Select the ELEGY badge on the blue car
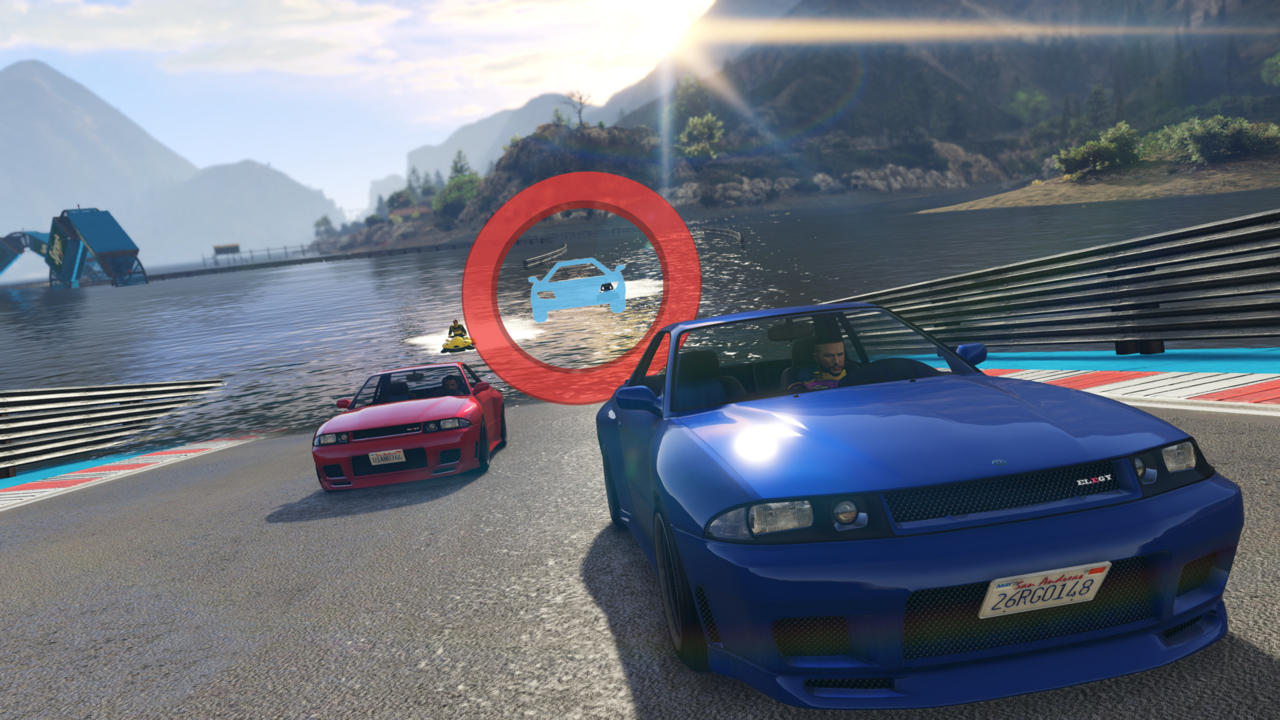1280x720 pixels. point(1094,478)
